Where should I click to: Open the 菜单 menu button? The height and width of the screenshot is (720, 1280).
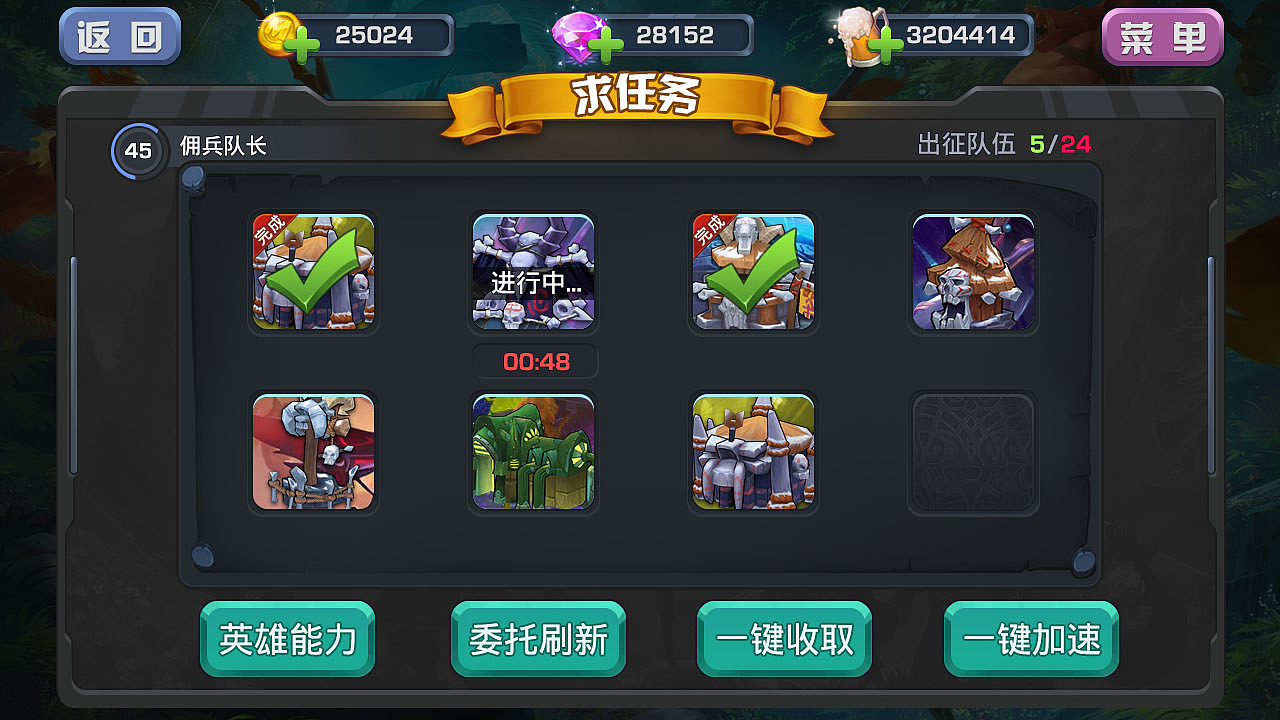1163,34
